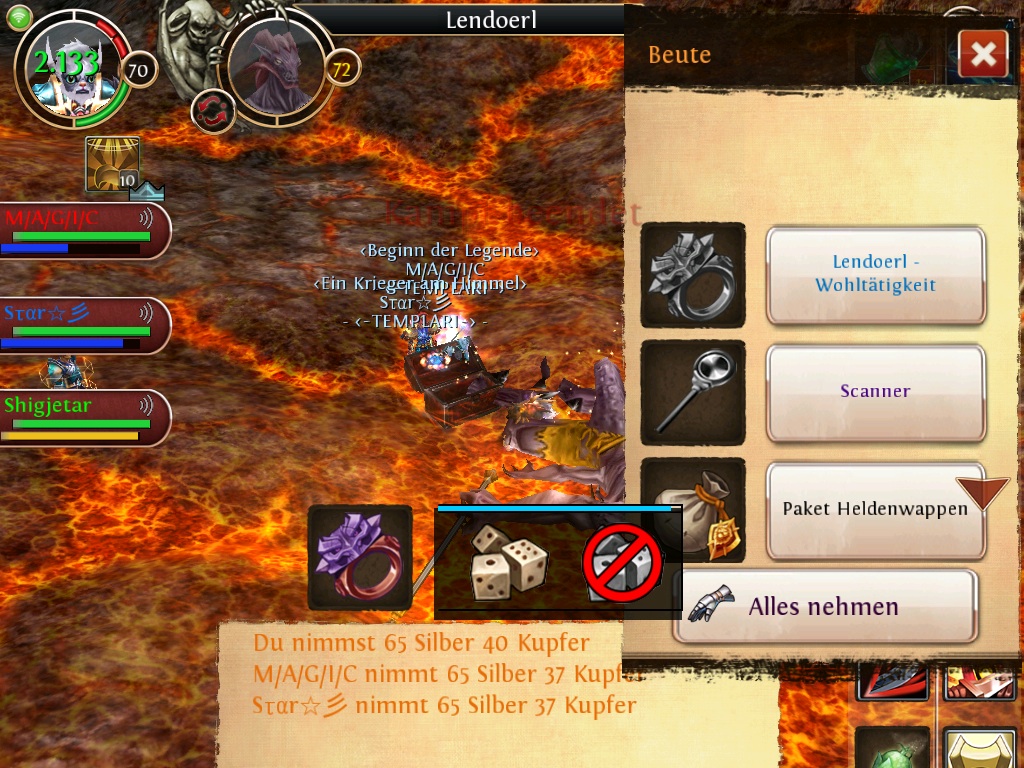Image resolution: width=1024 pixels, height=768 pixels.
Task: Select party member M/A/G/I/C
Action: [84, 230]
